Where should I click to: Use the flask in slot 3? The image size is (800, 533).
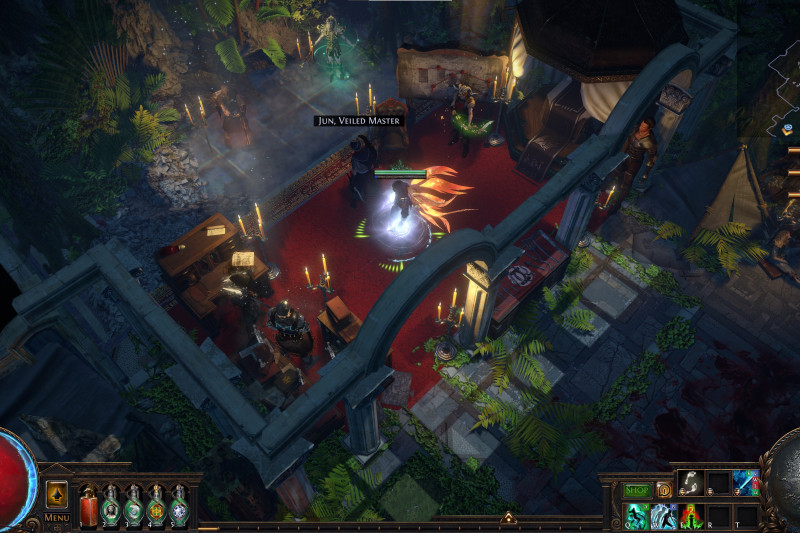pos(133,505)
